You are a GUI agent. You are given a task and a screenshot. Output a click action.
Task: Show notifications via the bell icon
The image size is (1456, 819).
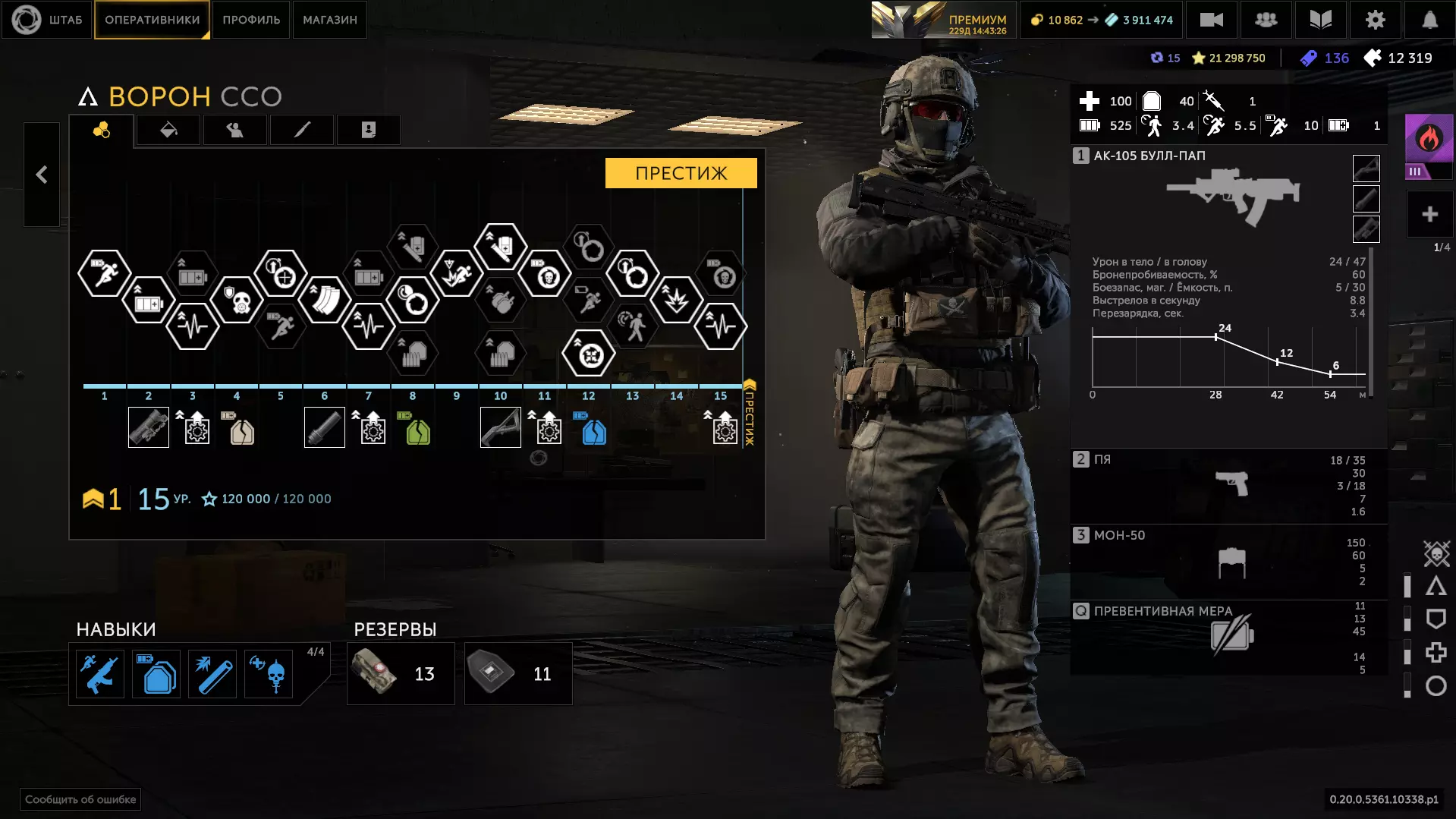point(1429,20)
